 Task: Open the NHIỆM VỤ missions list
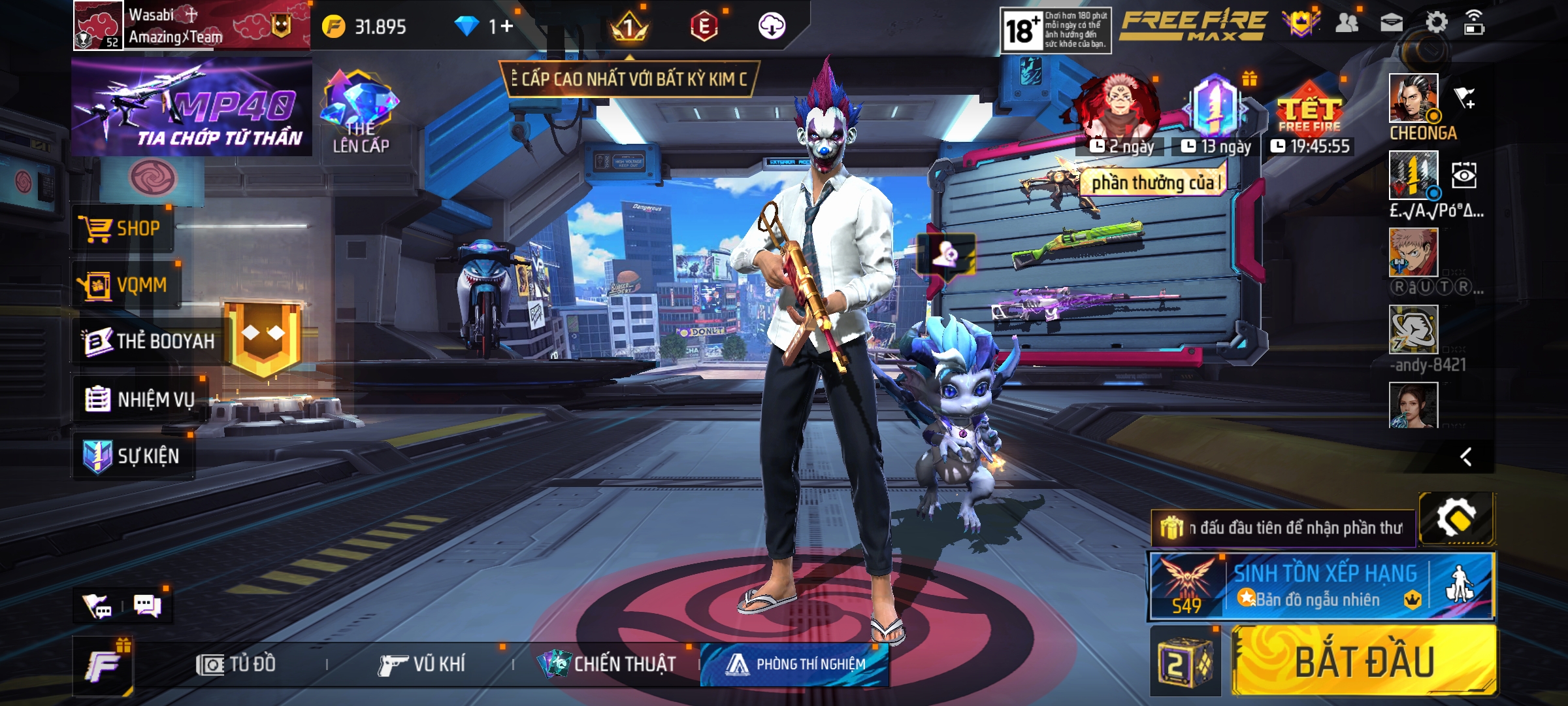[140, 399]
